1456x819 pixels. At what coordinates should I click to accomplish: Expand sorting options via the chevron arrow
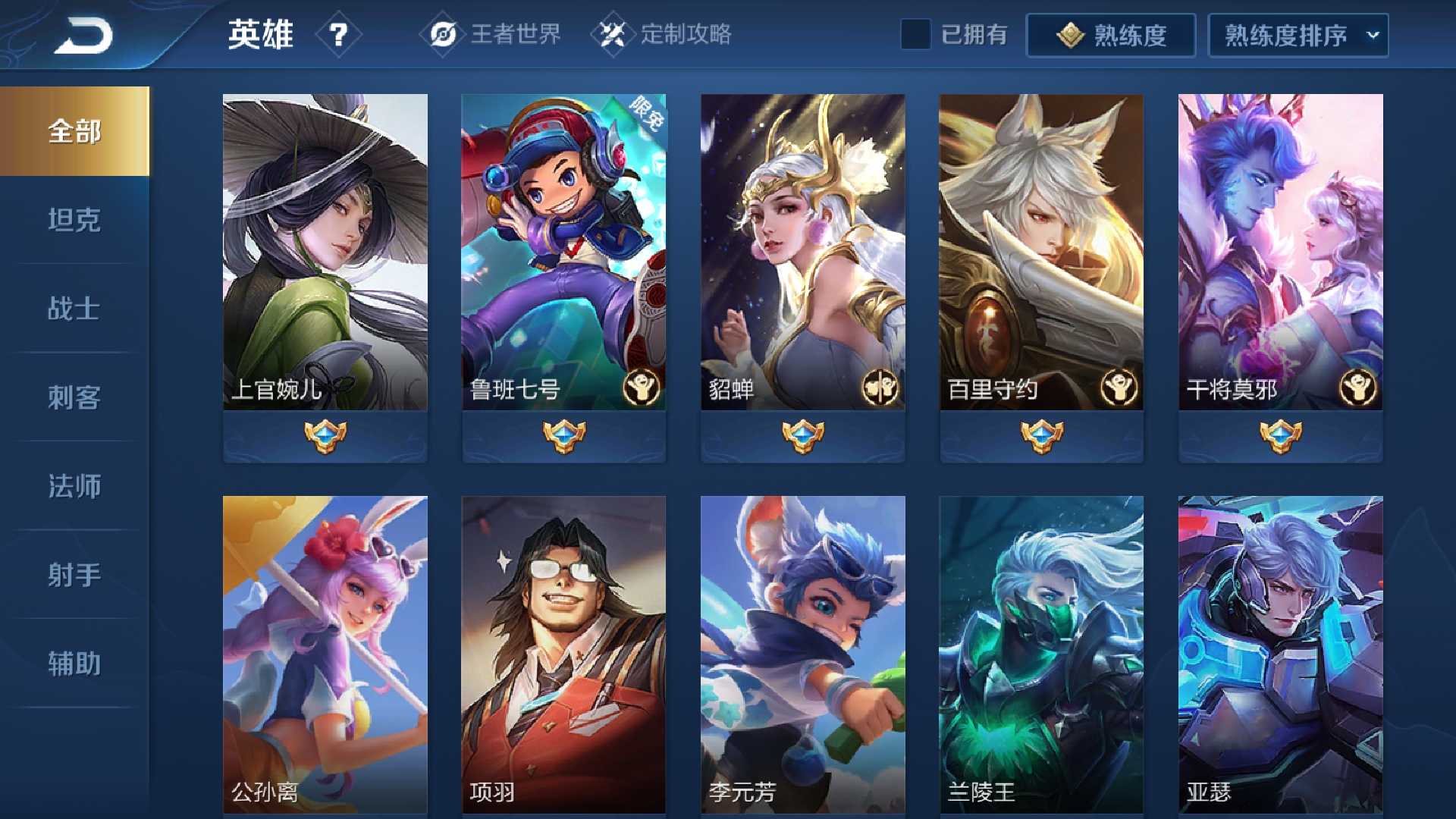[1371, 34]
